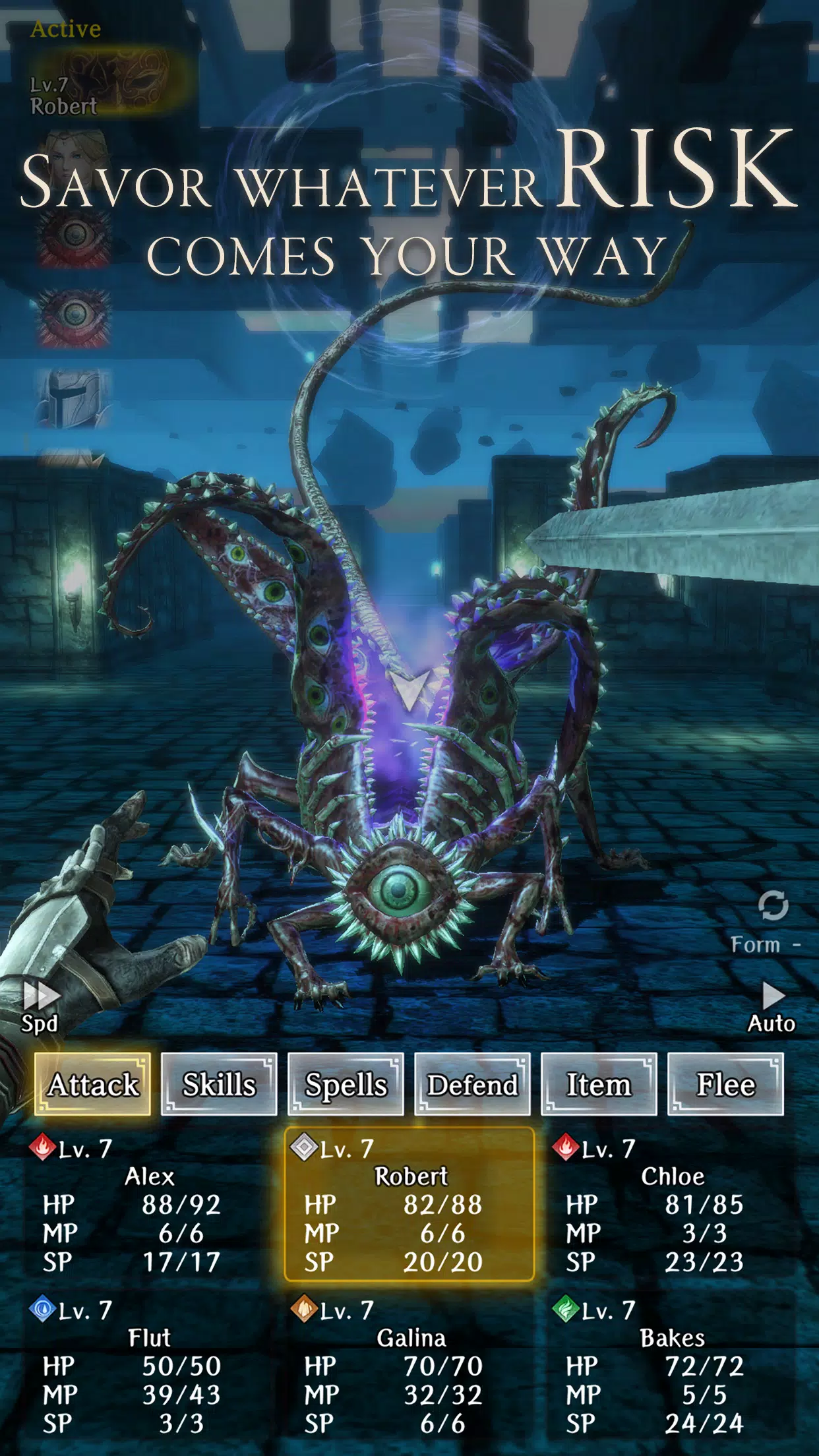Open the Item menu
The image size is (819, 1456).
pos(599,1085)
